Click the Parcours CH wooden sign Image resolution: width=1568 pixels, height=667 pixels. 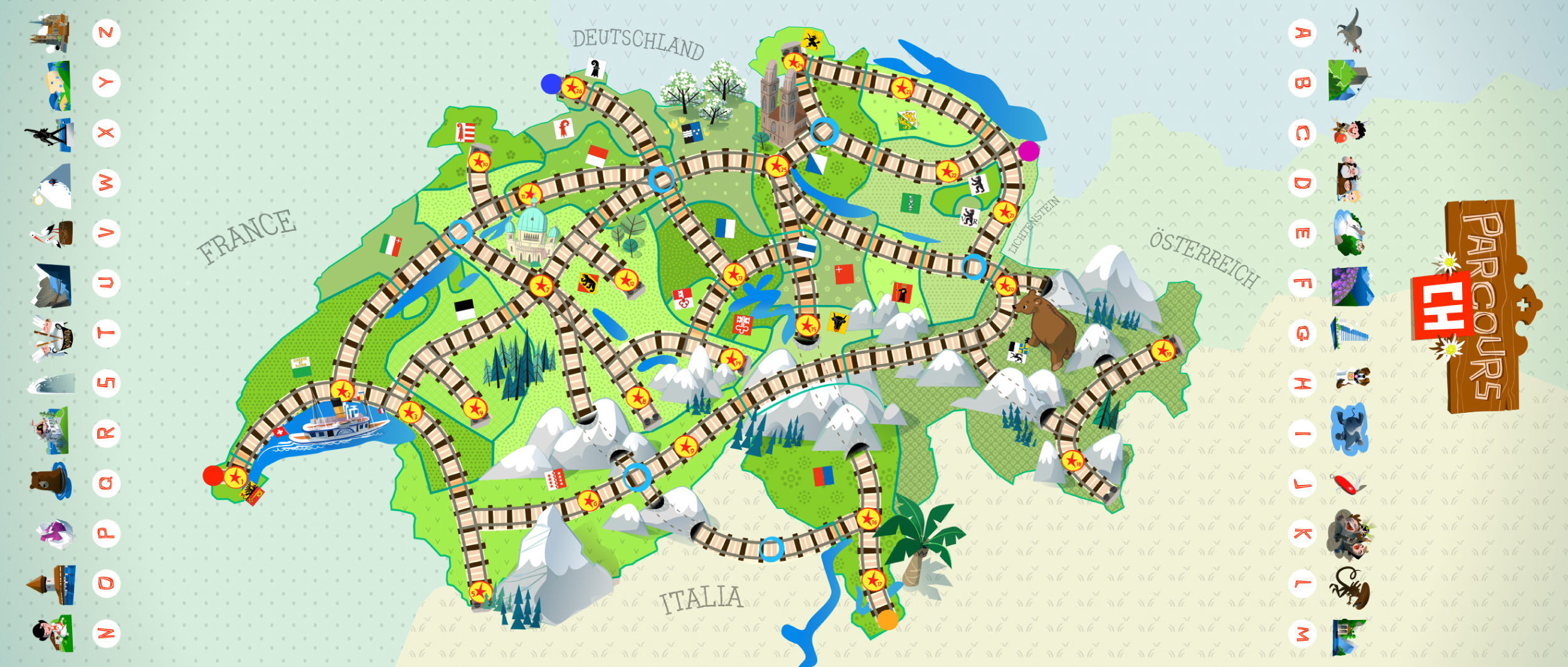click(1480, 307)
